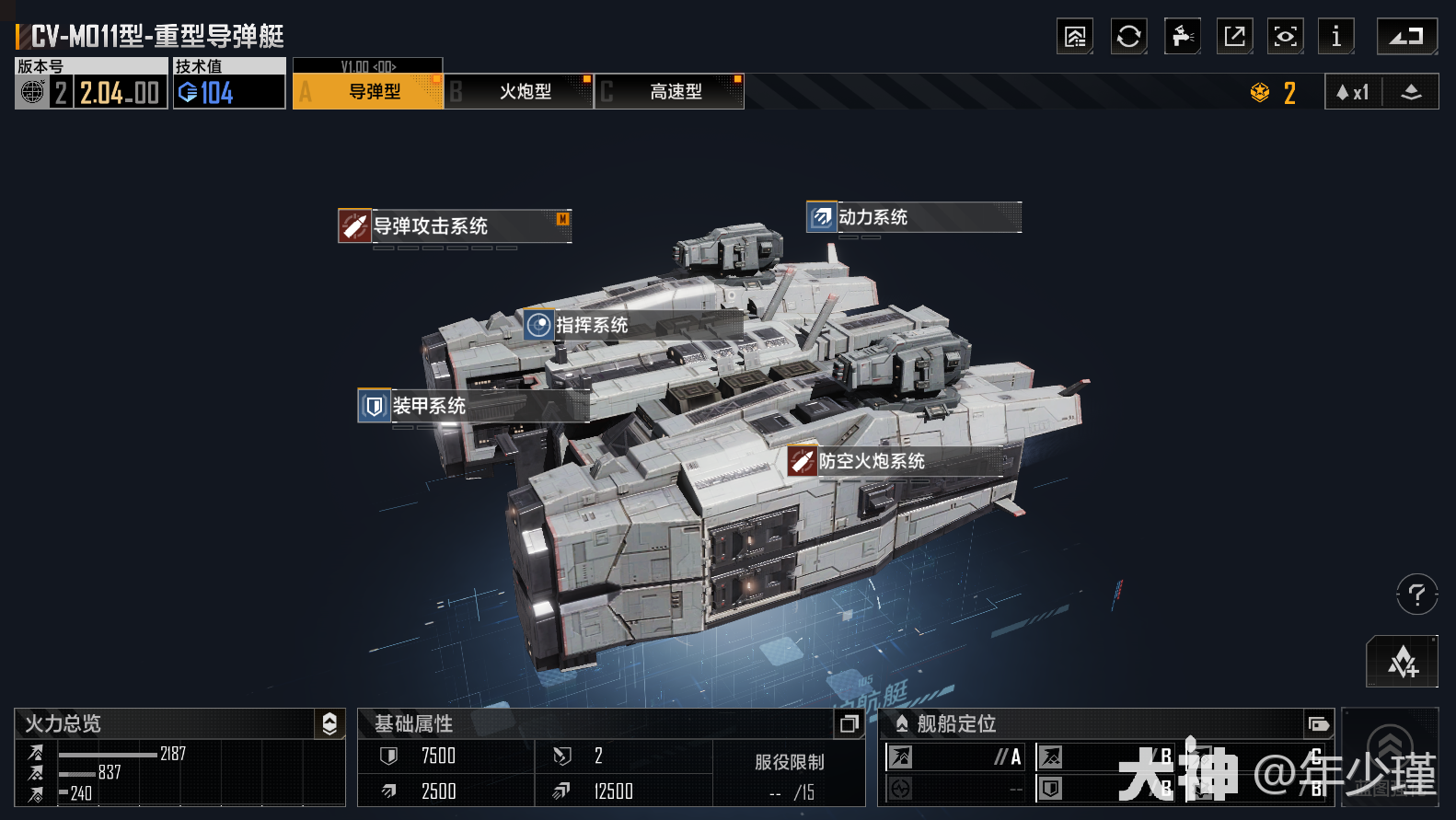Activate the preview eye icon at top
1456x820 pixels.
coord(1285,36)
